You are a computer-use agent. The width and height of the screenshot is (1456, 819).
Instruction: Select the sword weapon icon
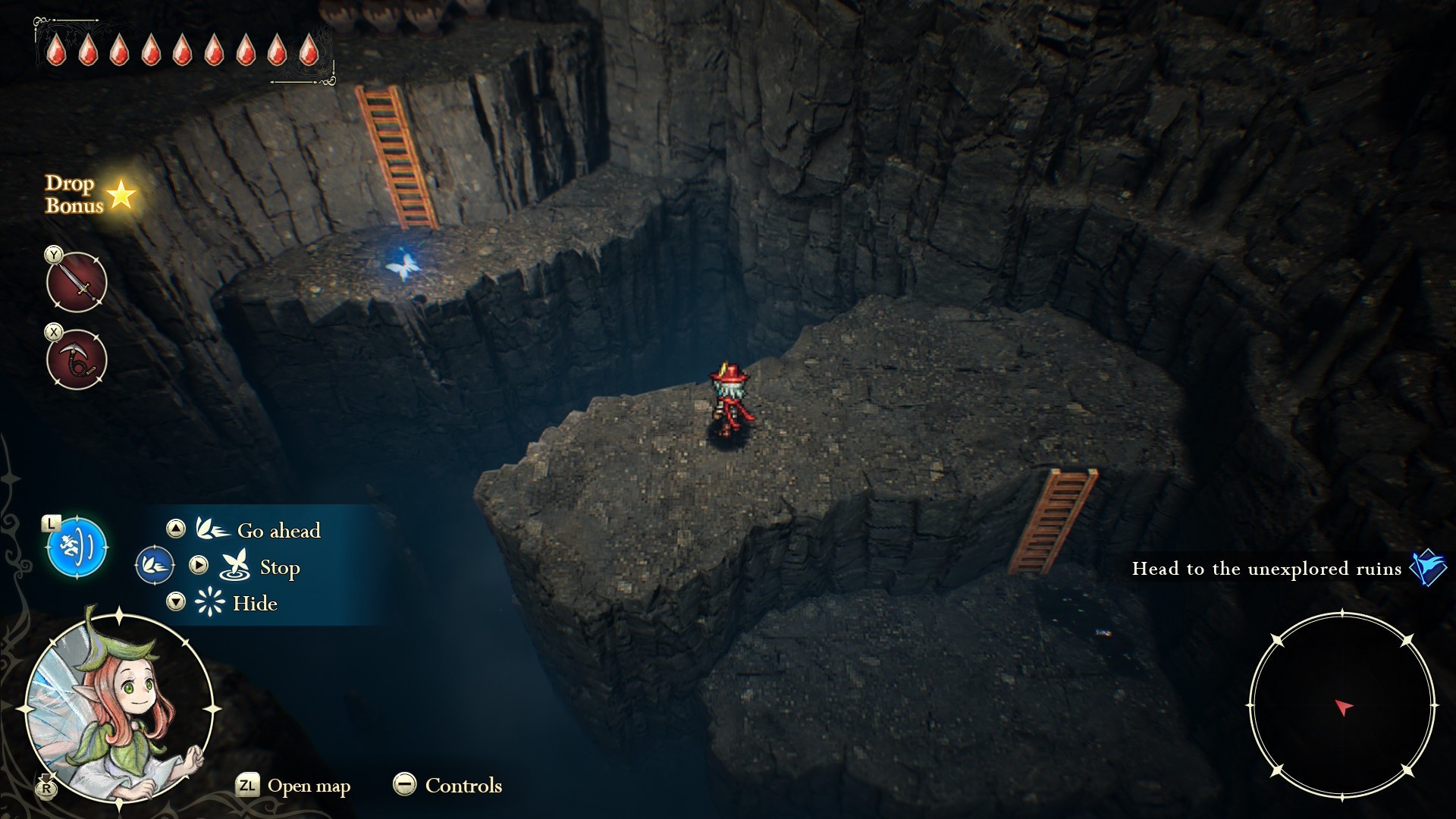click(x=77, y=282)
